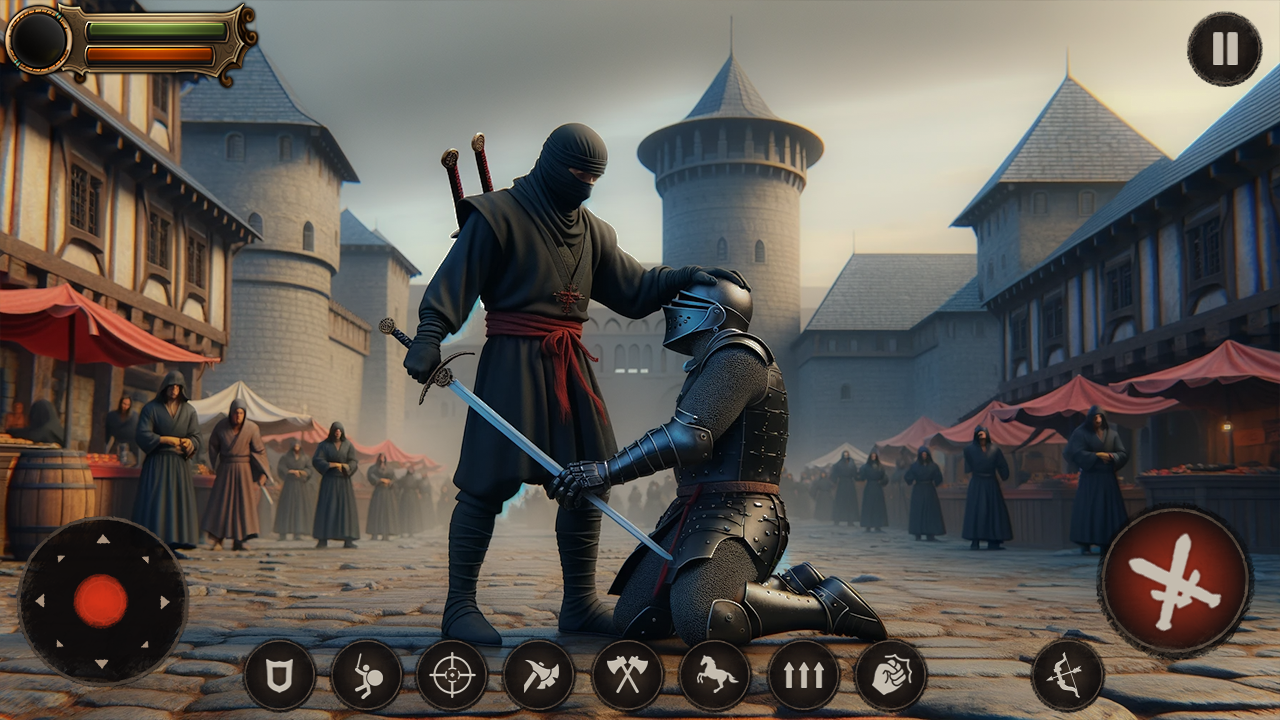Toggle pause via the top-right pause icon
1280x720 pixels.
(1224, 47)
